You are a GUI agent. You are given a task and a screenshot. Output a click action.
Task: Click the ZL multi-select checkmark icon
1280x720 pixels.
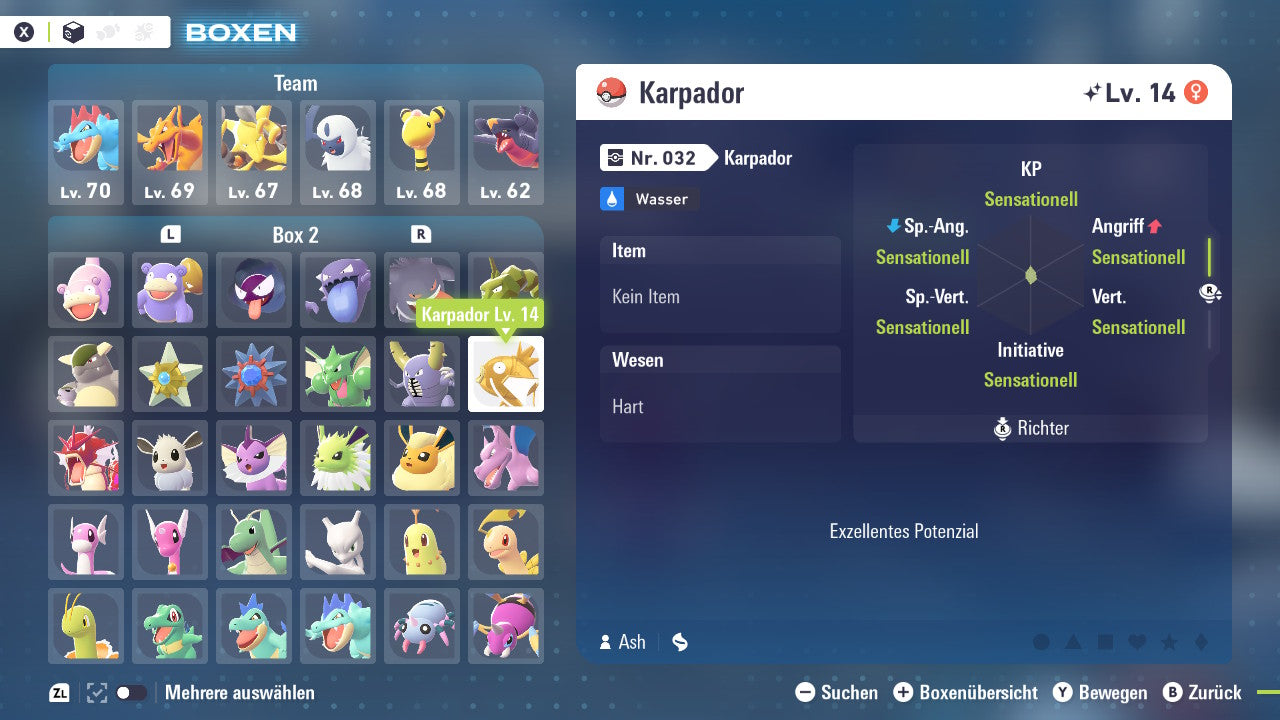click(x=96, y=692)
